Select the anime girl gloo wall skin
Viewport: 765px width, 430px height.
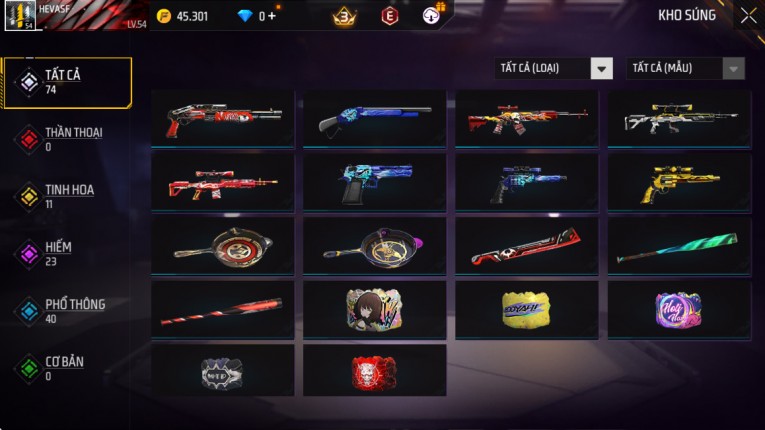(375, 309)
